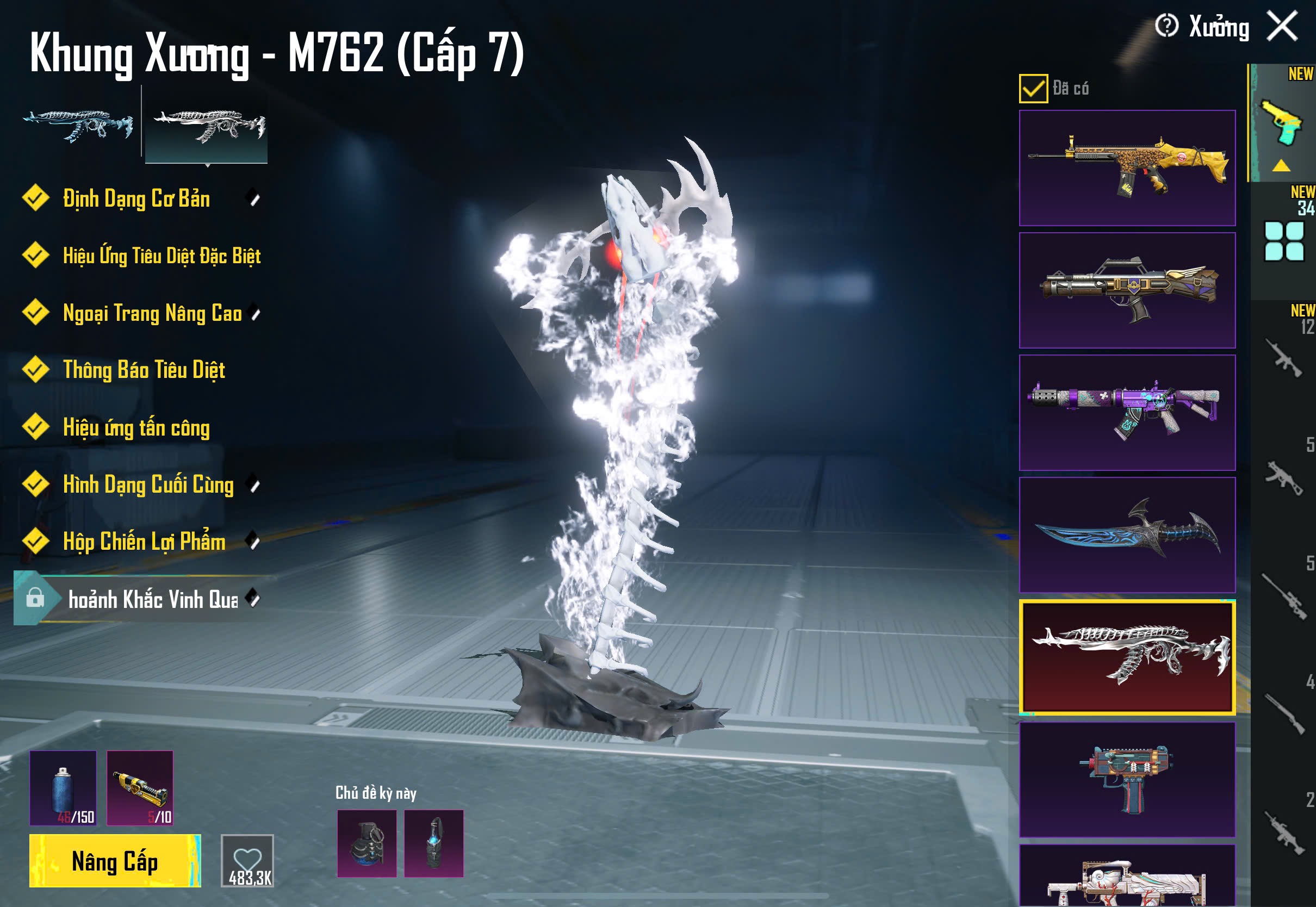This screenshot has height=907, width=1316.
Task: Preview the Hộp Chiến Lợi Phẩm loot crate
Action: coord(144,542)
